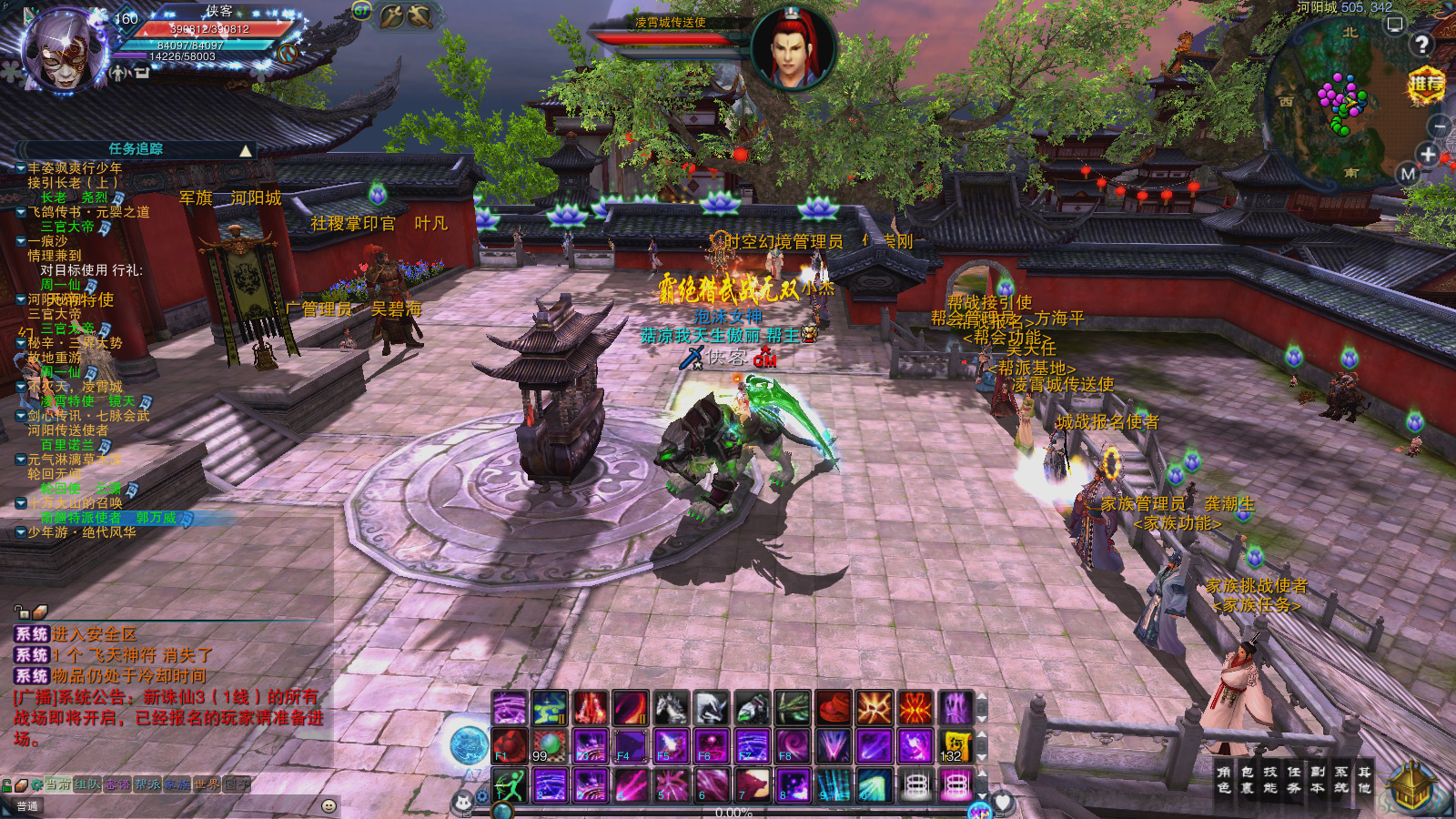Open the 技能 skills menu button
This screenshot has height=819, width=1456.
pos(1269,780)
